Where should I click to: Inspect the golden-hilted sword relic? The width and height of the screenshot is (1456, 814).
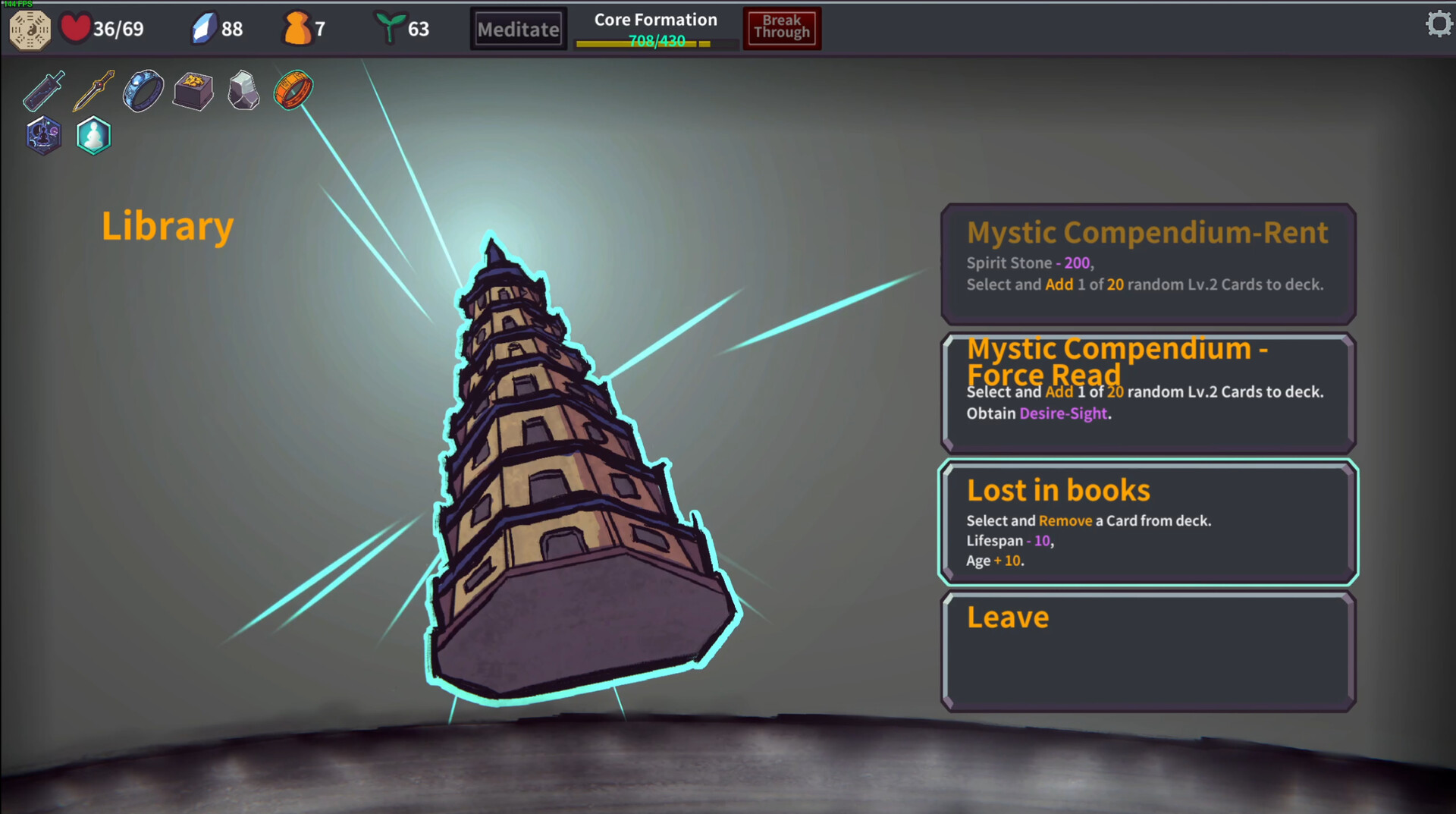click(x=93, y=91)
